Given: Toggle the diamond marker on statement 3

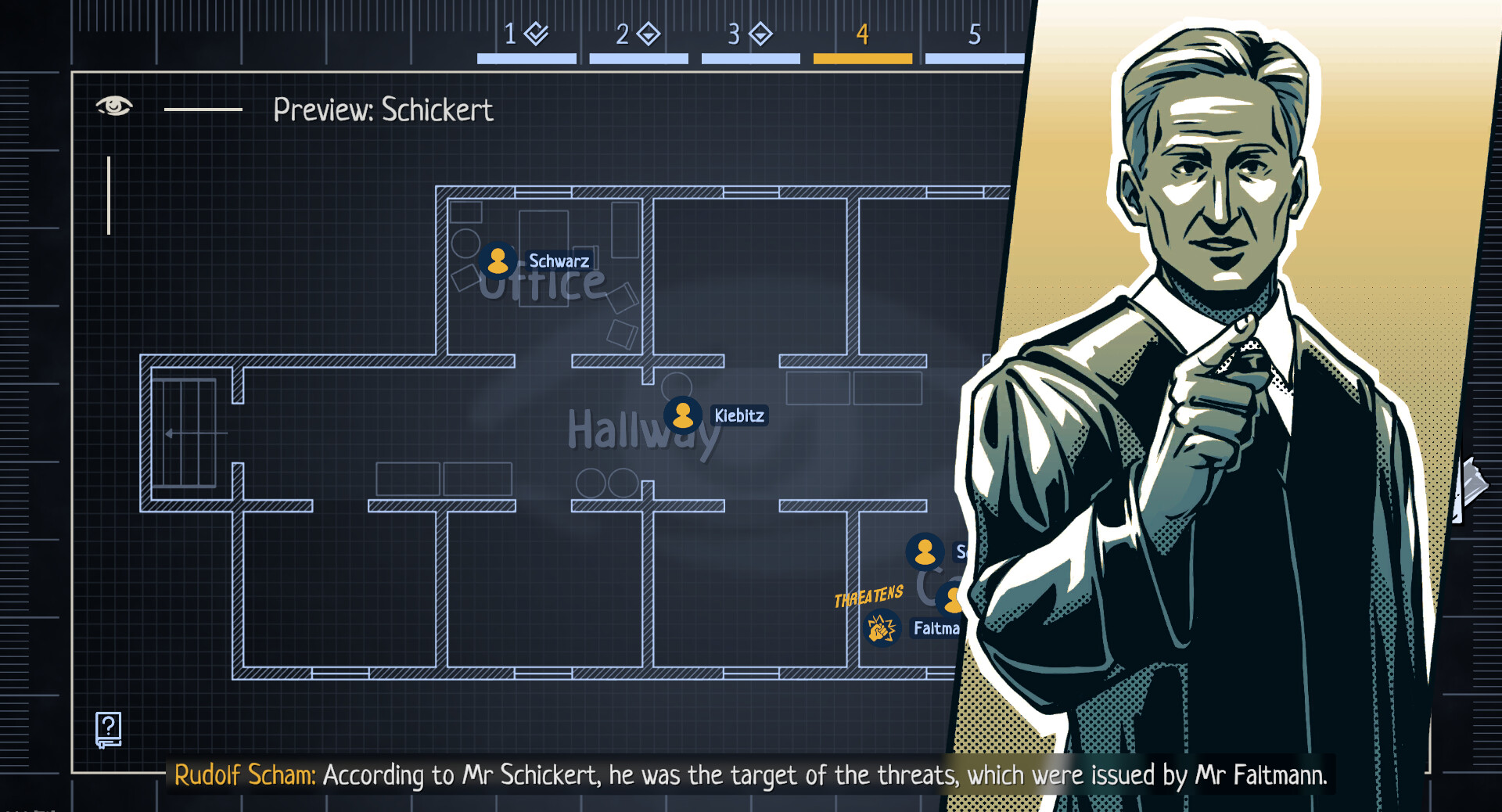Looking at the screenshot, I should tap(760, 33).
